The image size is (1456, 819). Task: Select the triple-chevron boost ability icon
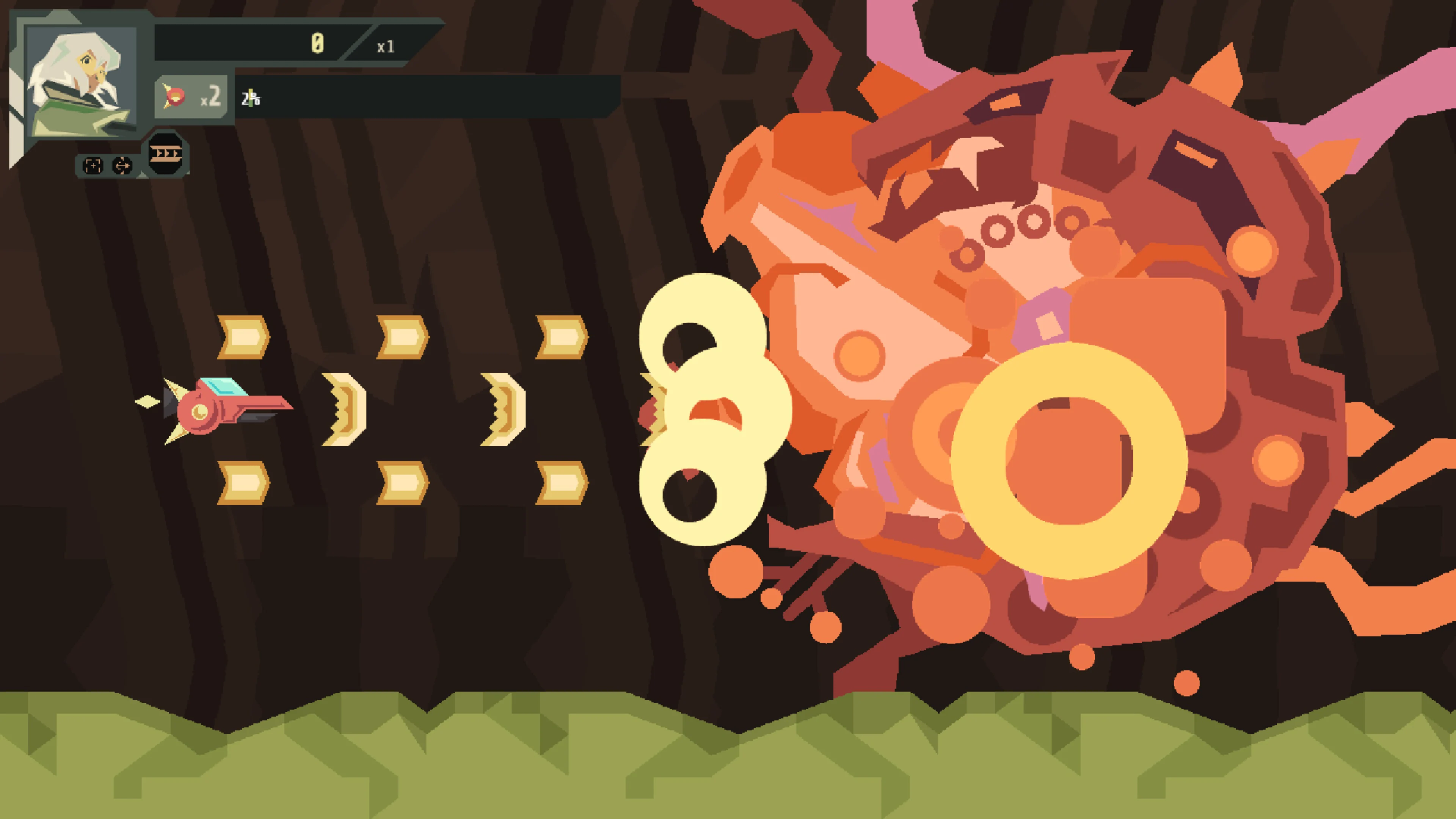click(x=166, y=154)
